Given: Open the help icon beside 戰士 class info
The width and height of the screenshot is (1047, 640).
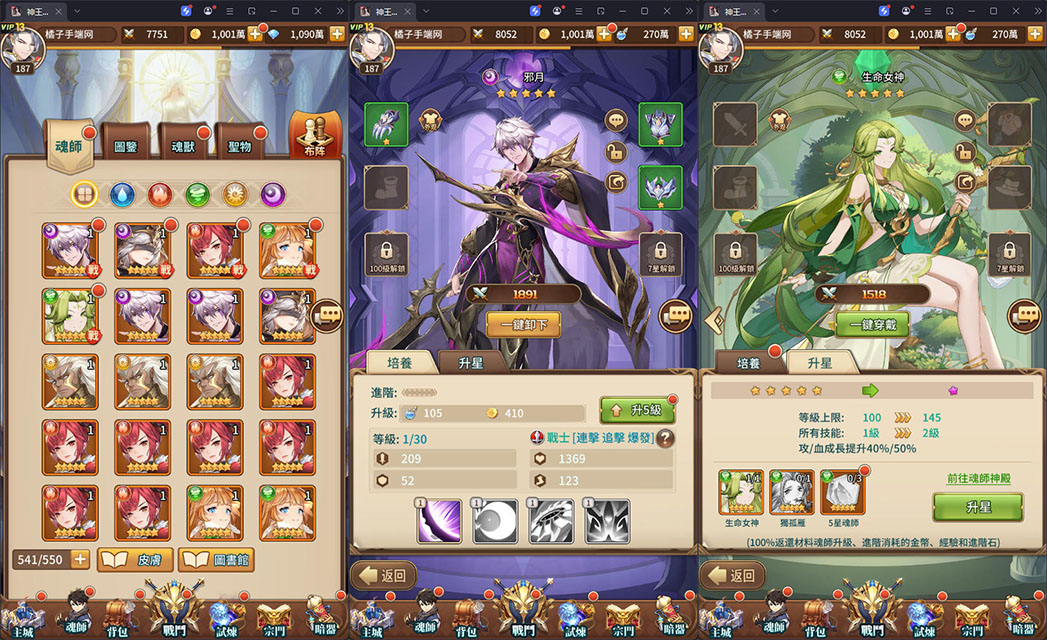Looking at the screenshot, I should point(665,438).
